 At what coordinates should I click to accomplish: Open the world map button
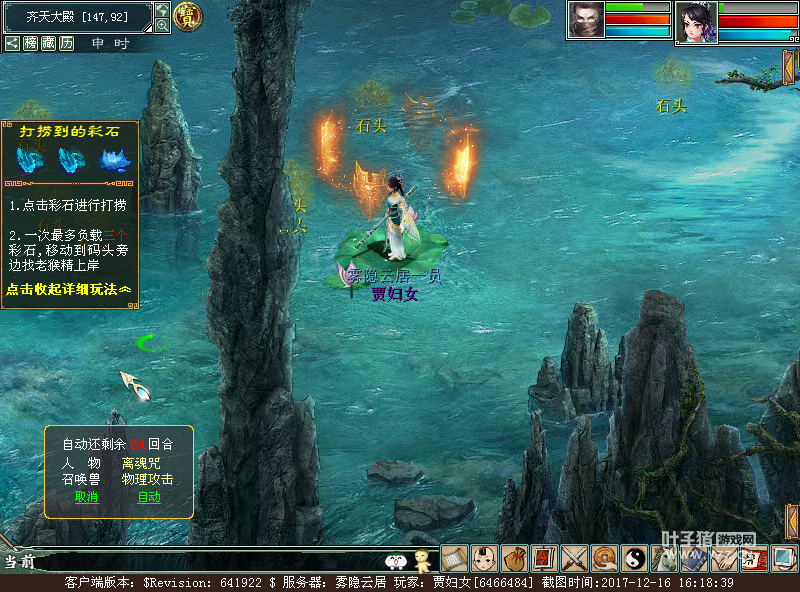click(x=162, y=9)
